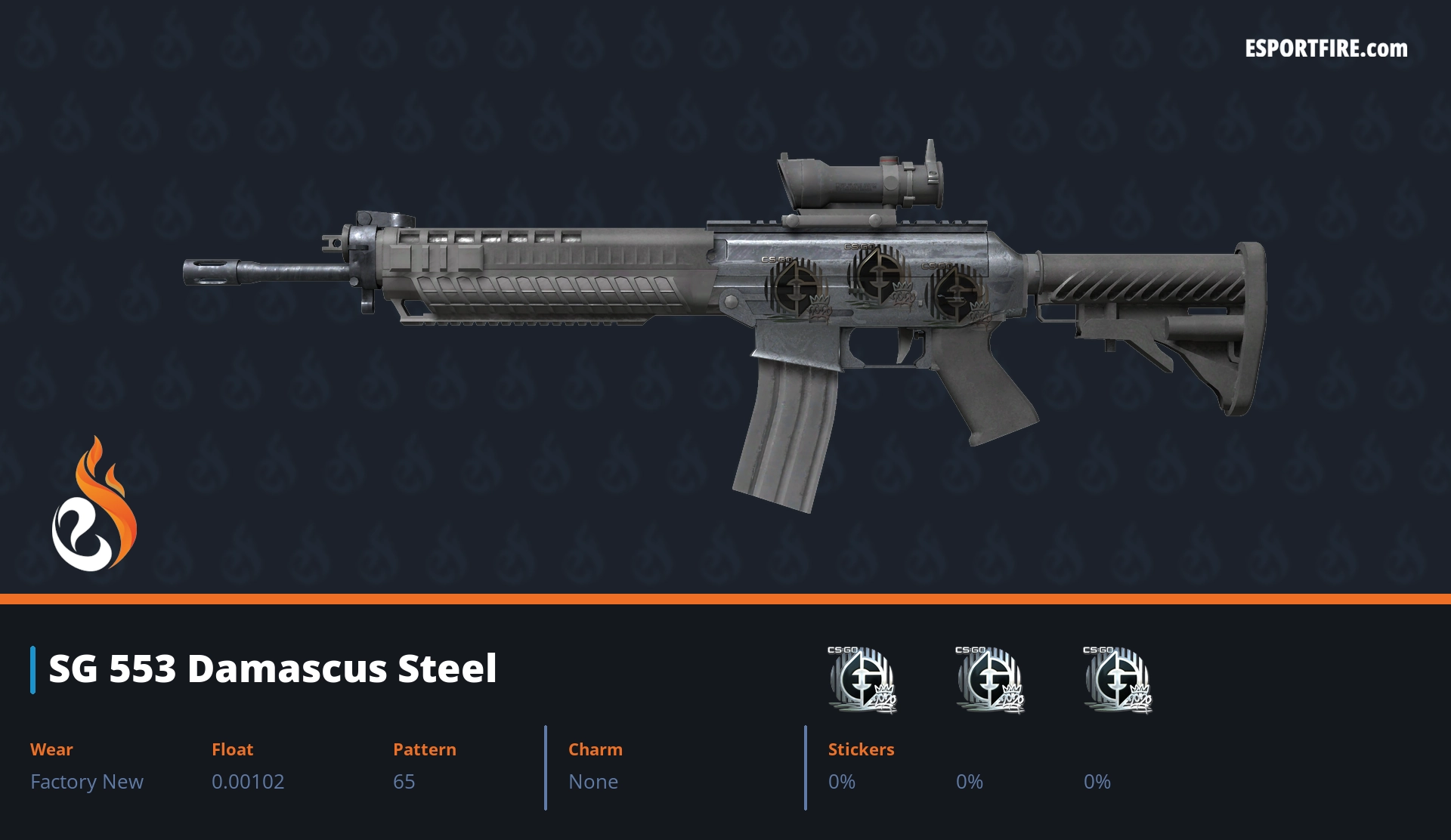Open the ESPORTFIRE.com site link
Viewport: 1451px width, 840px height.
point(1326,49)
